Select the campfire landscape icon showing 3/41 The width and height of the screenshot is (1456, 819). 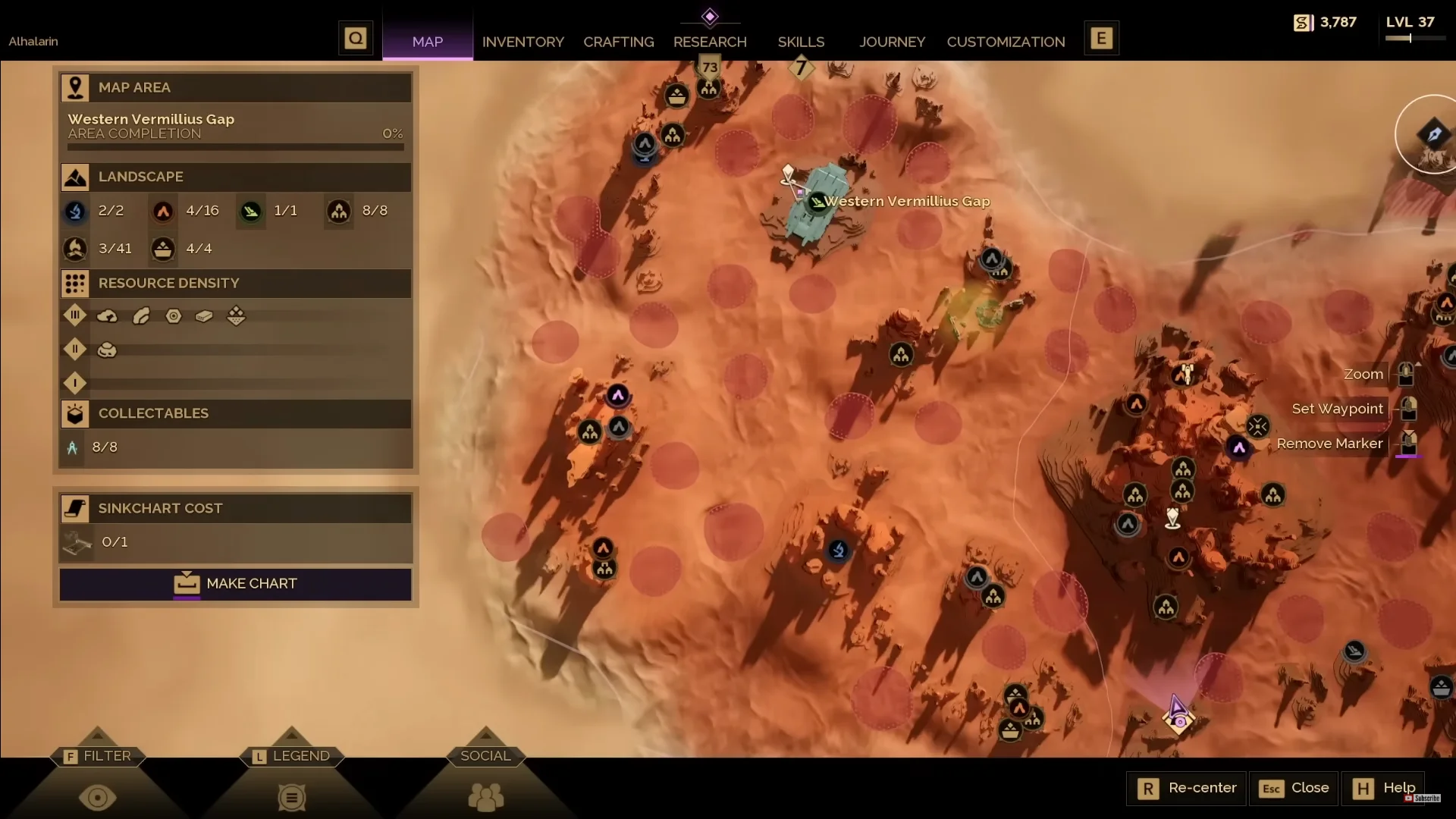coord(74,249)
